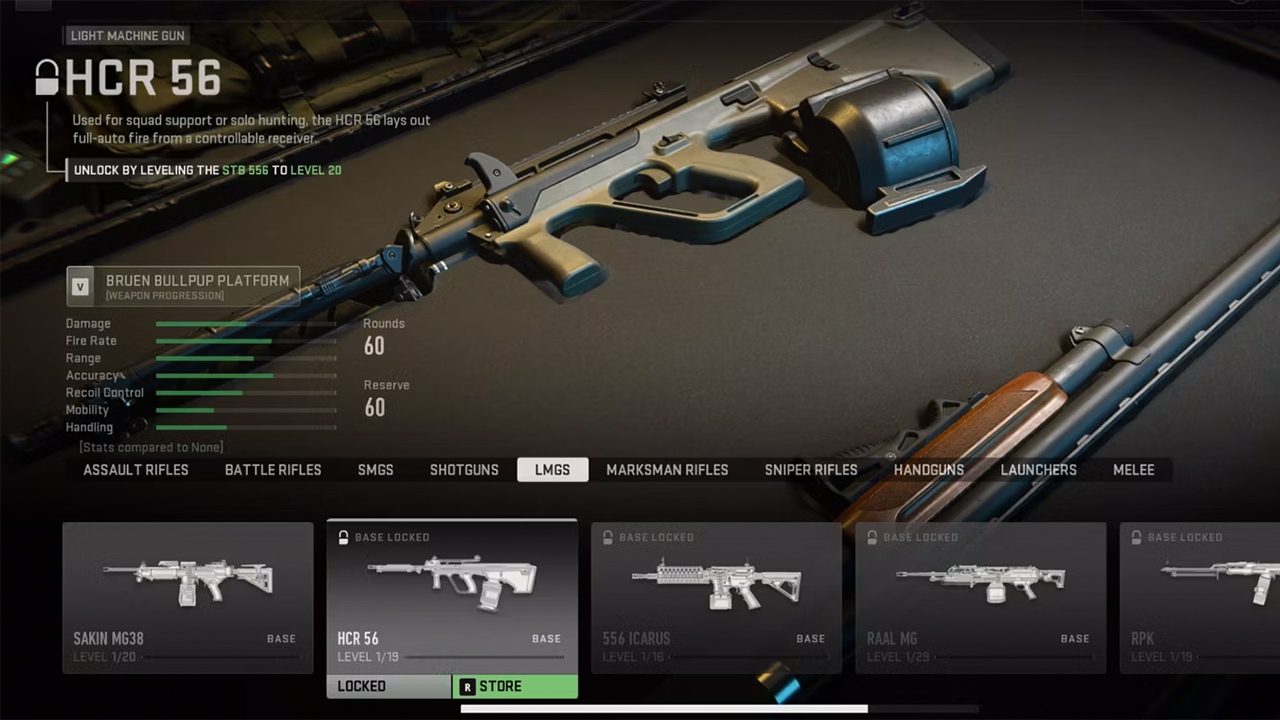This screenshot has height=720, width=1280.
Task: Show the Shotguns category
Action: 464,470
